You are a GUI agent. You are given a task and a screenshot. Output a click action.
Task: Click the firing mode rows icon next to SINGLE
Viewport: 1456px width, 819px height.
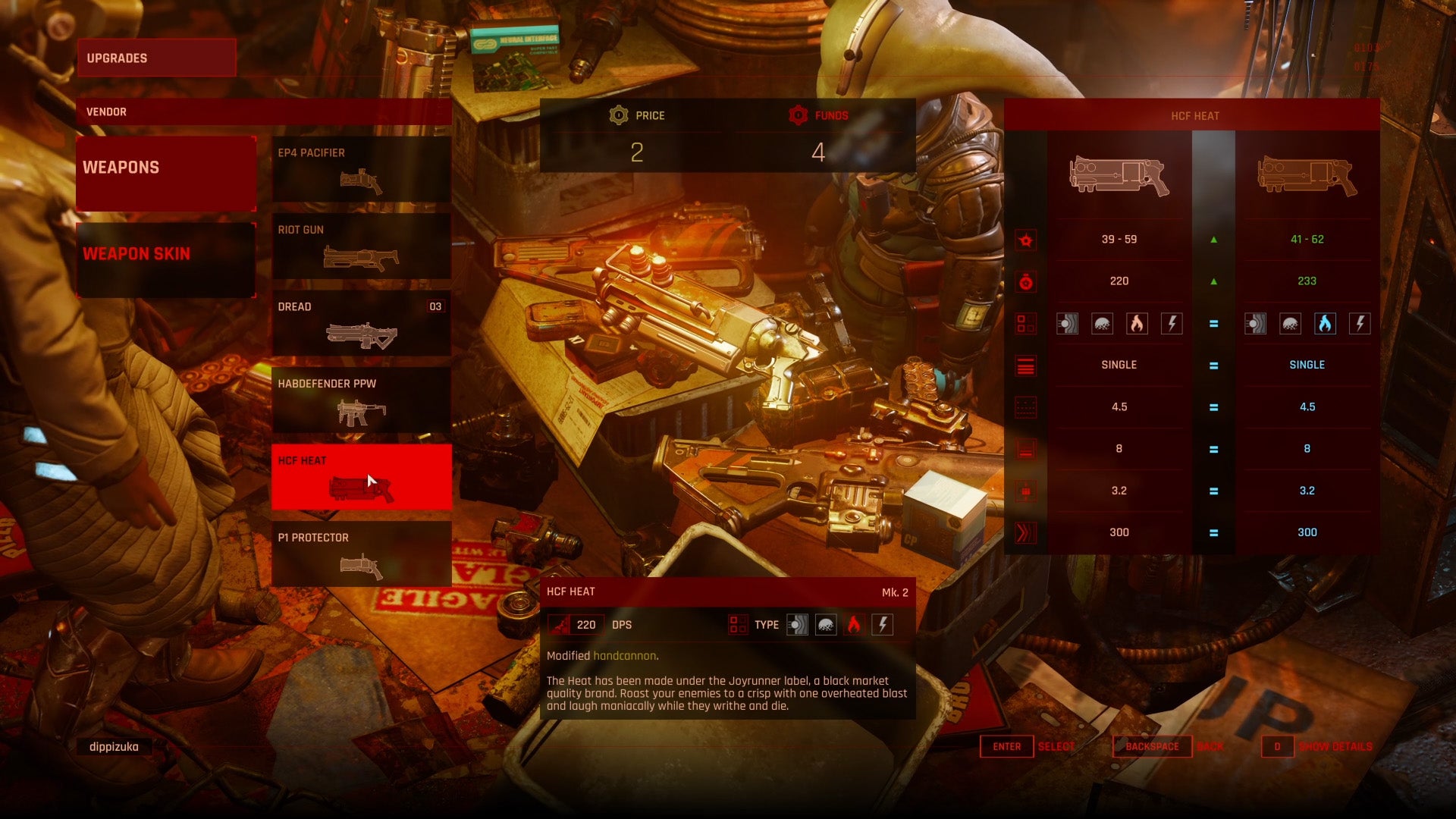[1025, 365]
